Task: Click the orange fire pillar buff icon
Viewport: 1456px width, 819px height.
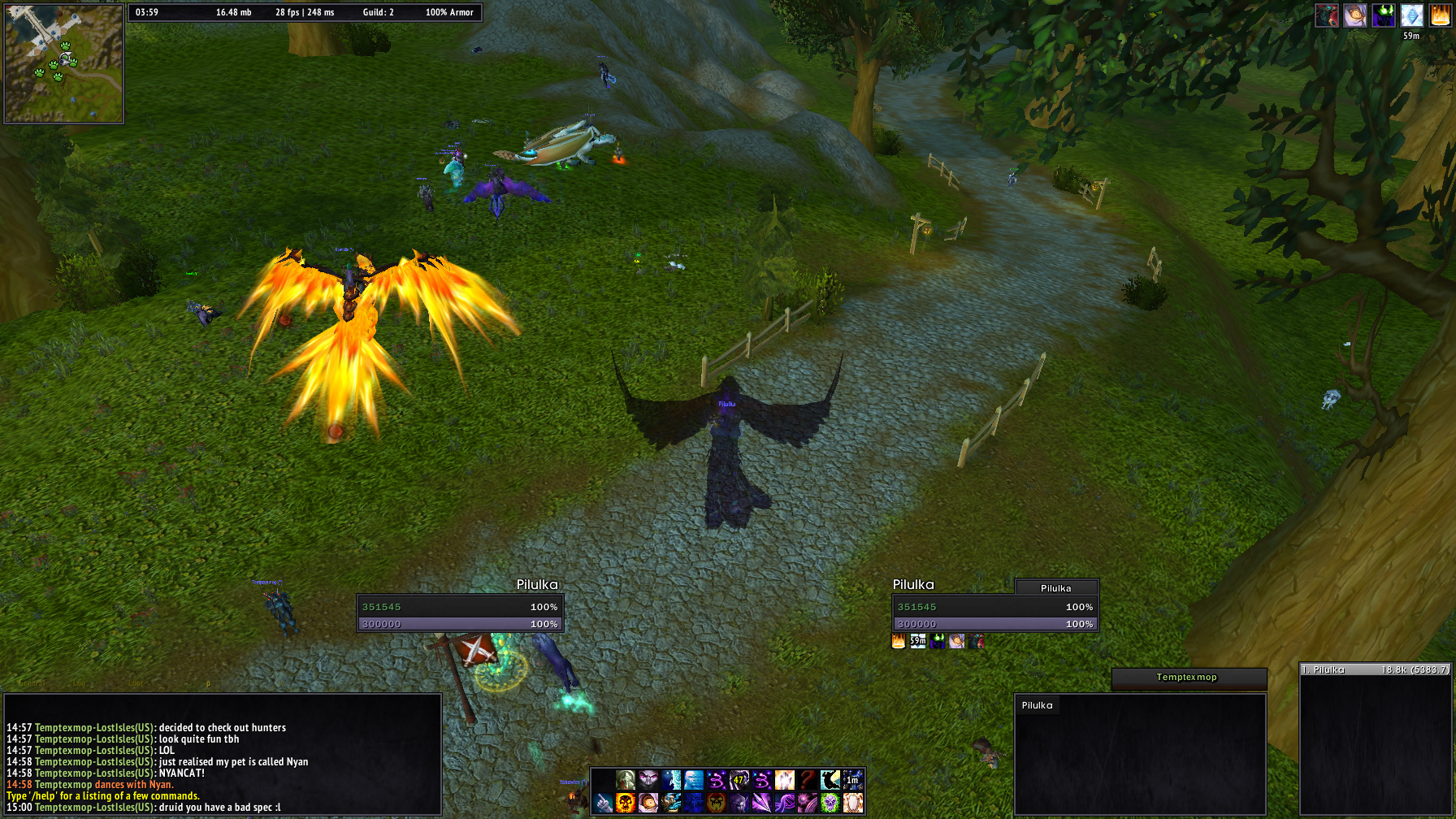Action: (1440, 15)
